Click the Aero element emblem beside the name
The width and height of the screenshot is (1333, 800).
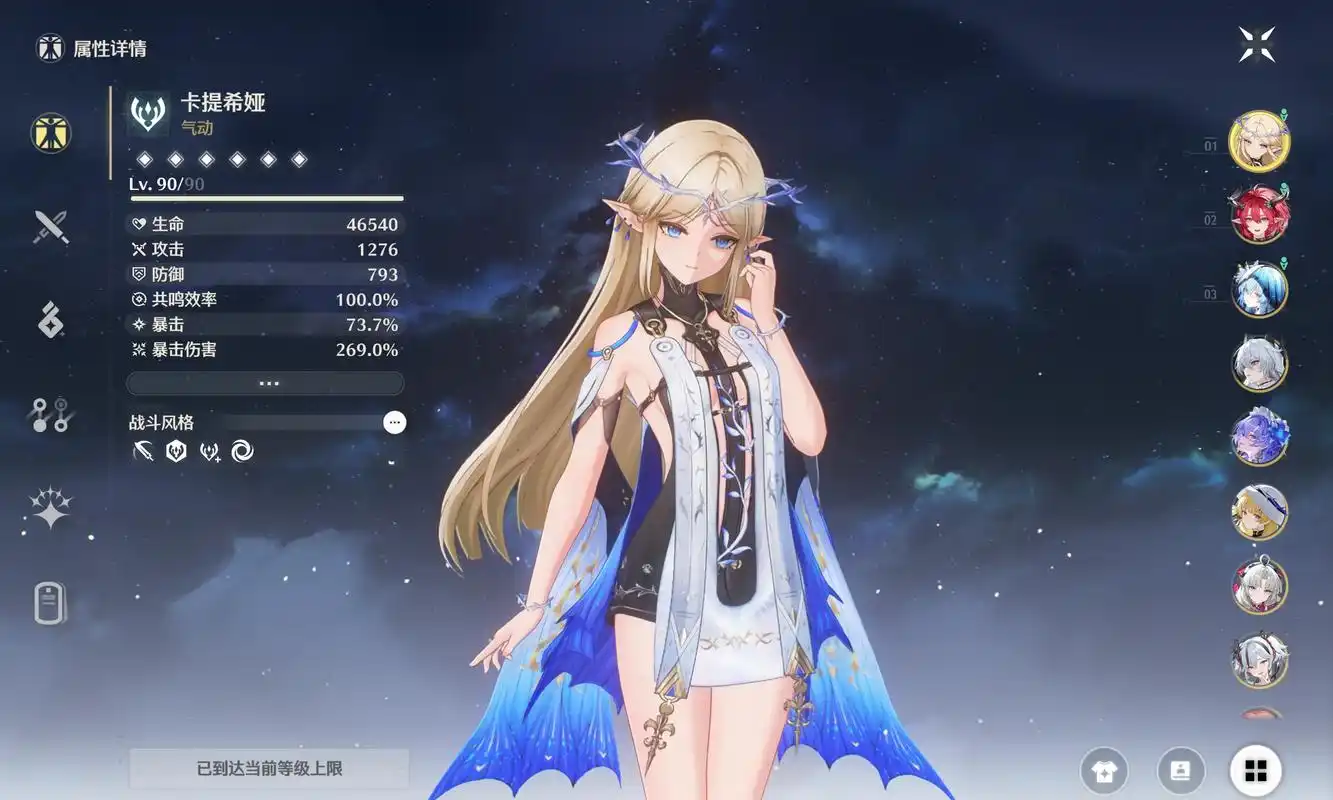[148, 113]
